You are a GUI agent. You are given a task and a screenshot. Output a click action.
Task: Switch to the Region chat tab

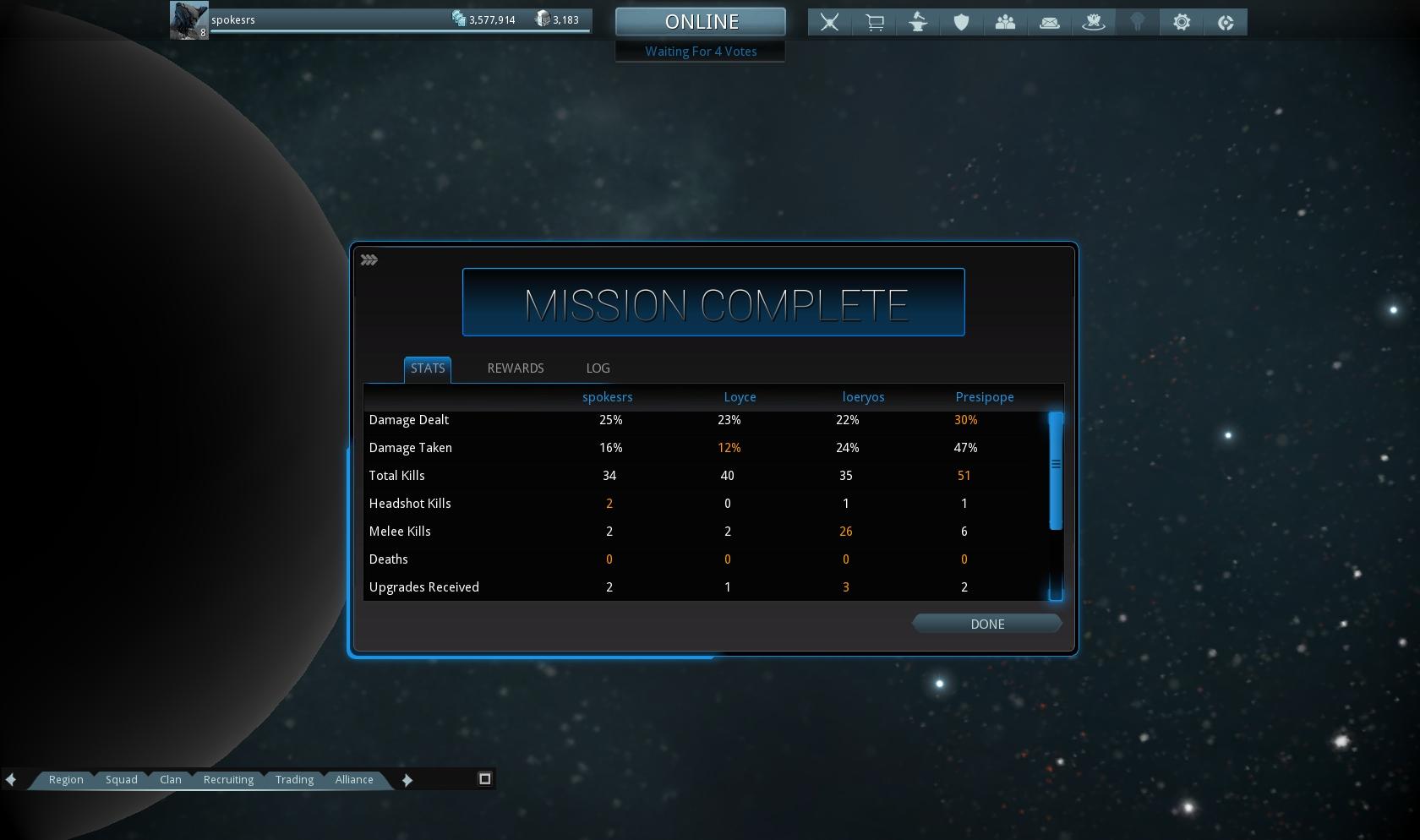66,779
